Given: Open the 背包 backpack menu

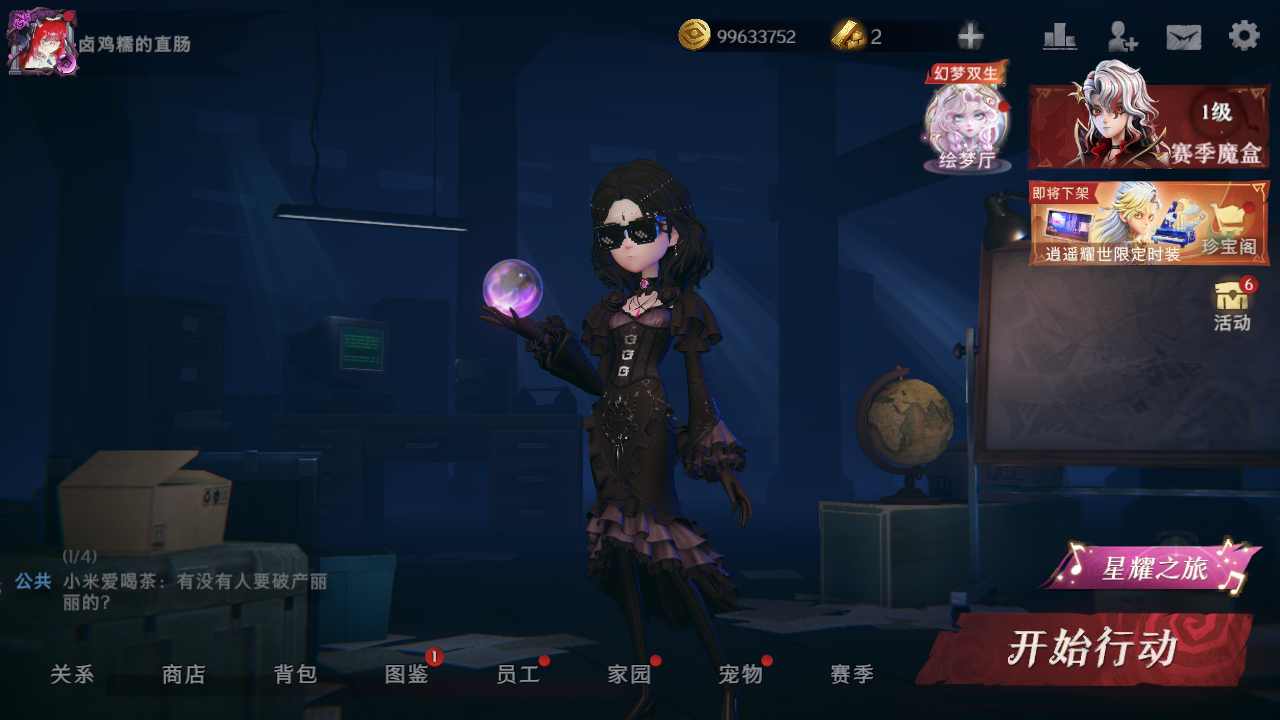Looking at the screenshot, I should 296,675.
